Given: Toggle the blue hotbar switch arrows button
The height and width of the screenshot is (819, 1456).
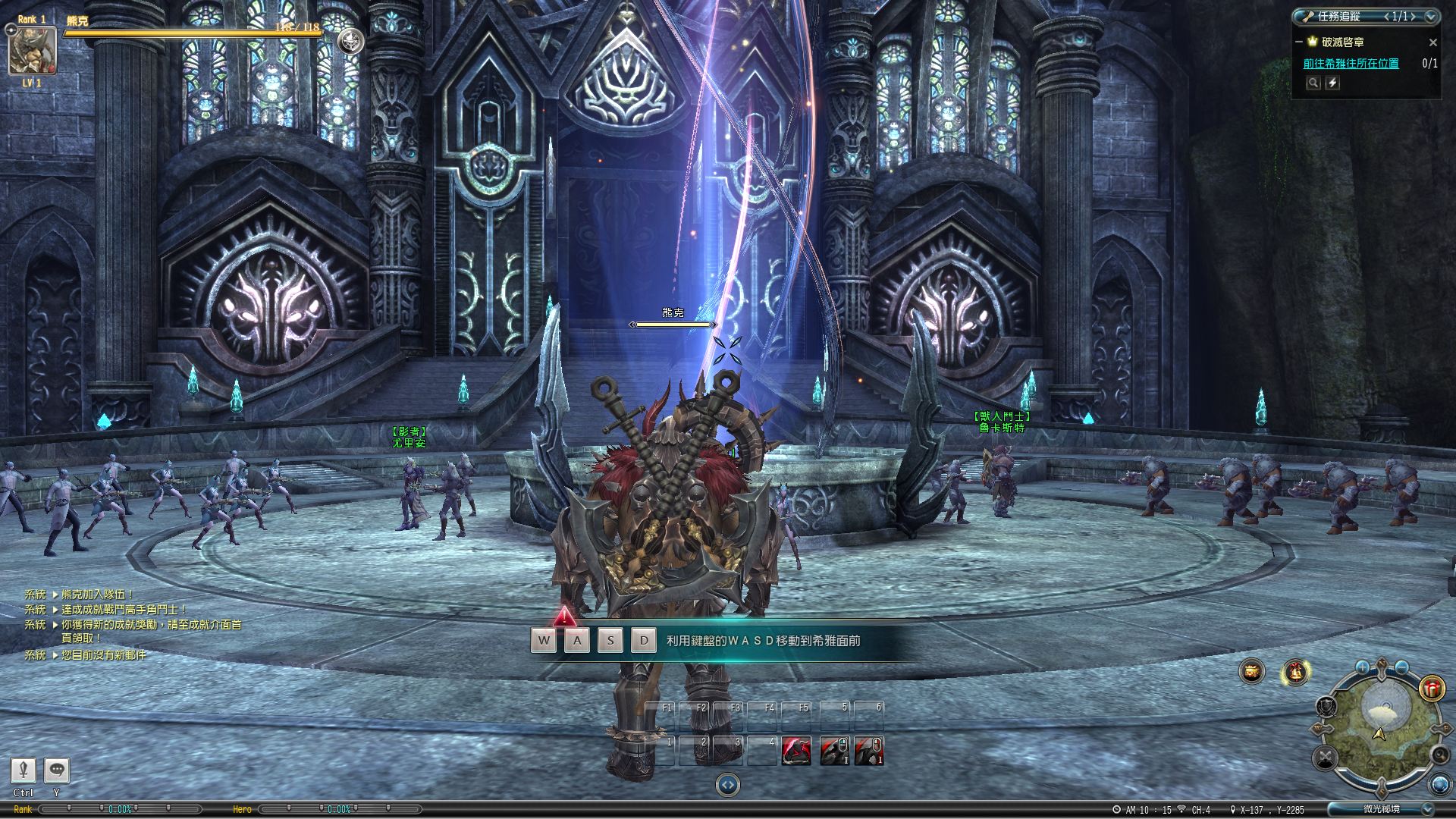Looking at the screenshot, I should [x=727, y=785].
